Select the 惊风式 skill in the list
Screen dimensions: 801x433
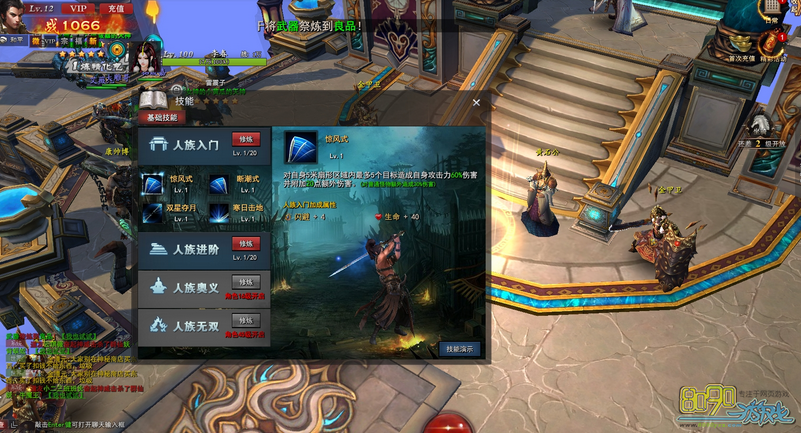[x=153, y=184]
